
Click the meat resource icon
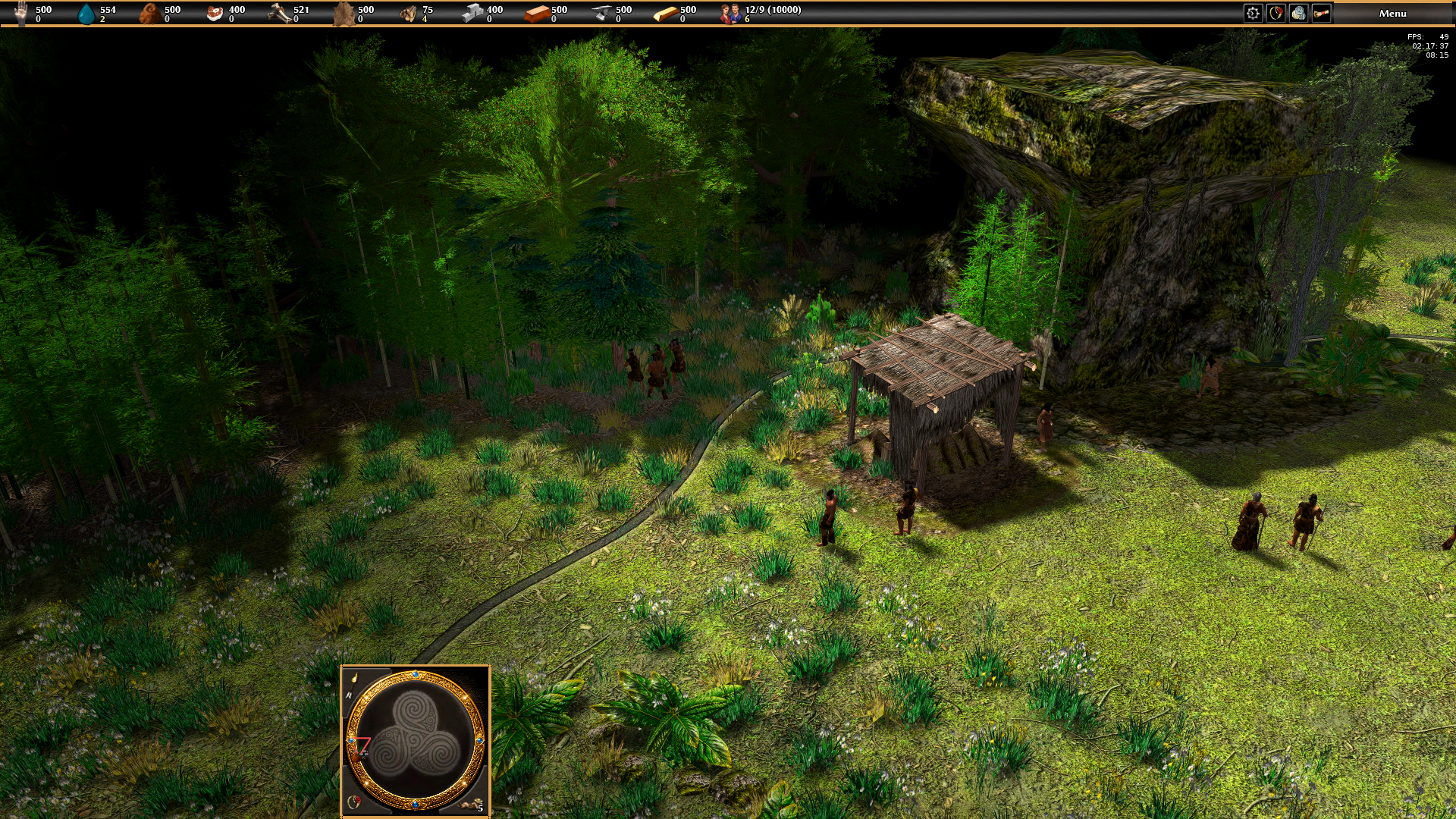pos(215,13)
